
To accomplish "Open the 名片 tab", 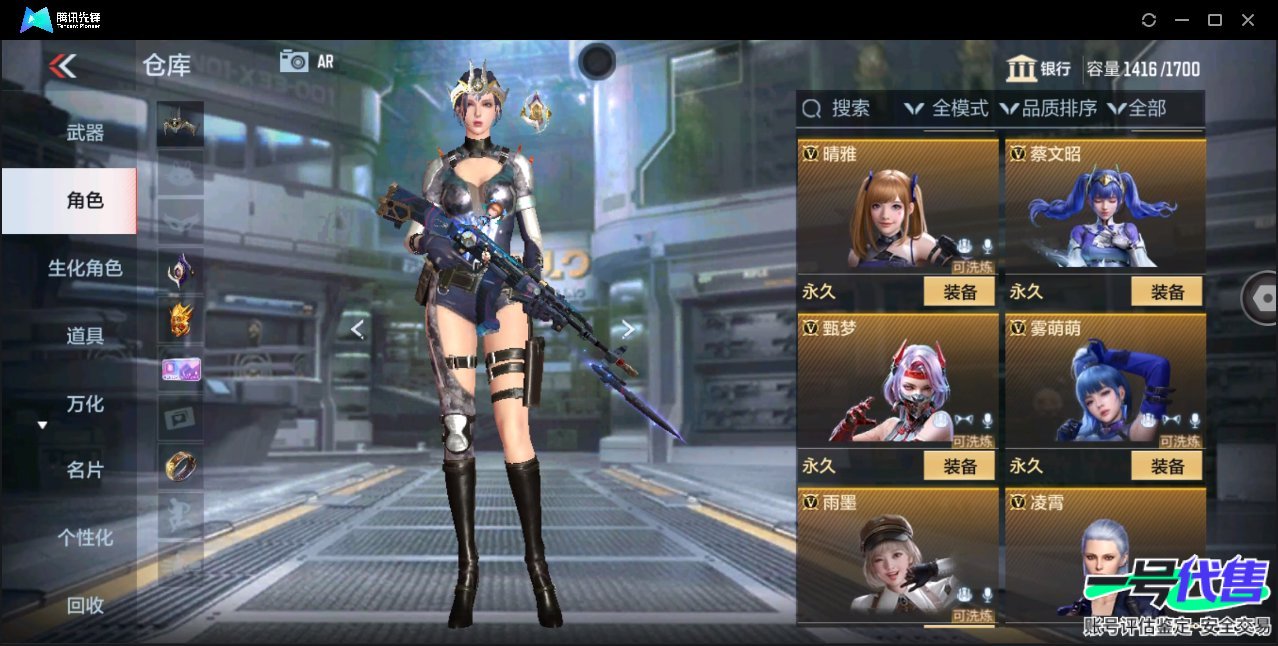I will (x=85, y=470).
